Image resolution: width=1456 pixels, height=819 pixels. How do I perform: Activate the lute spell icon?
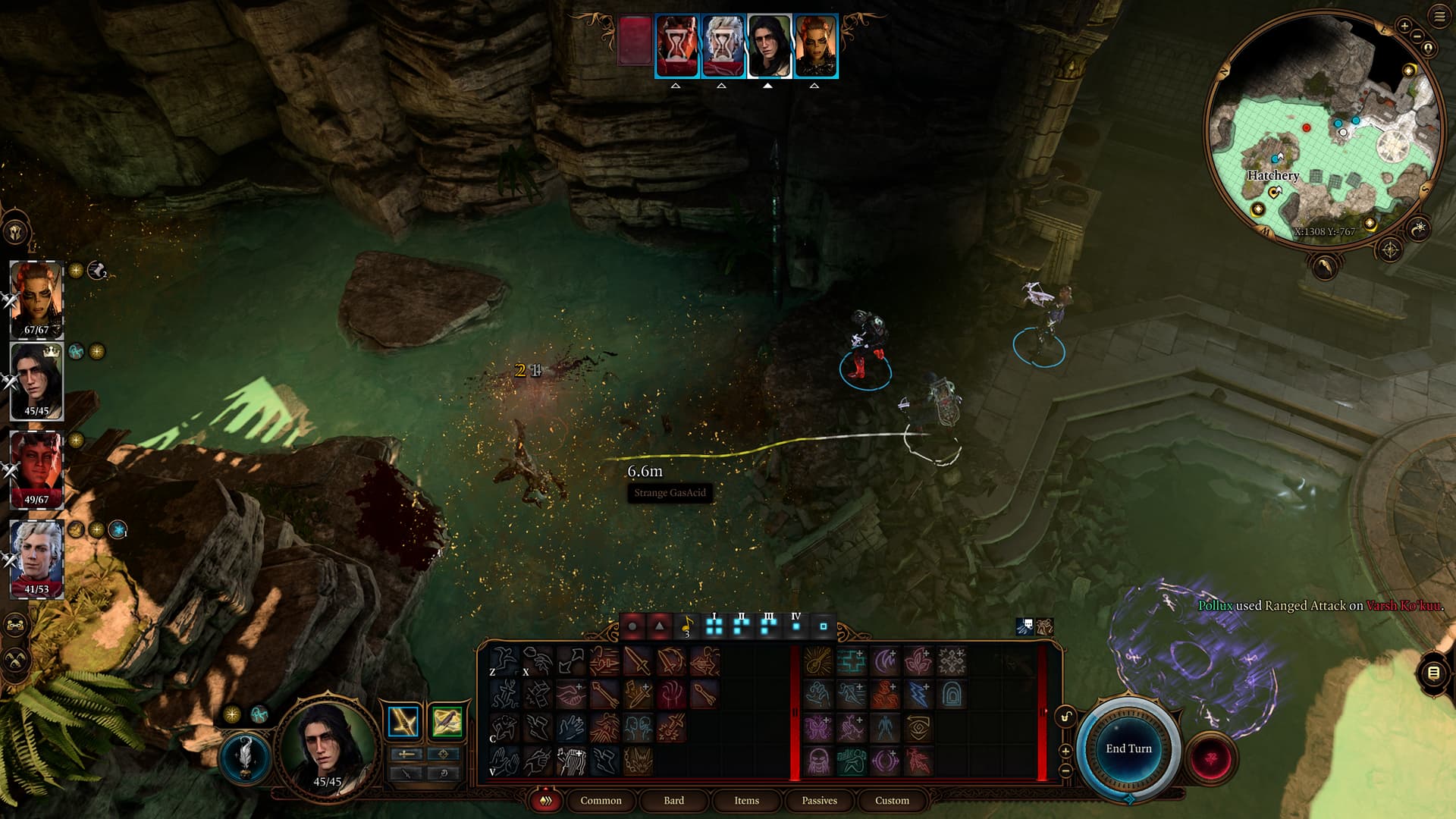click(x=817, y=661)
